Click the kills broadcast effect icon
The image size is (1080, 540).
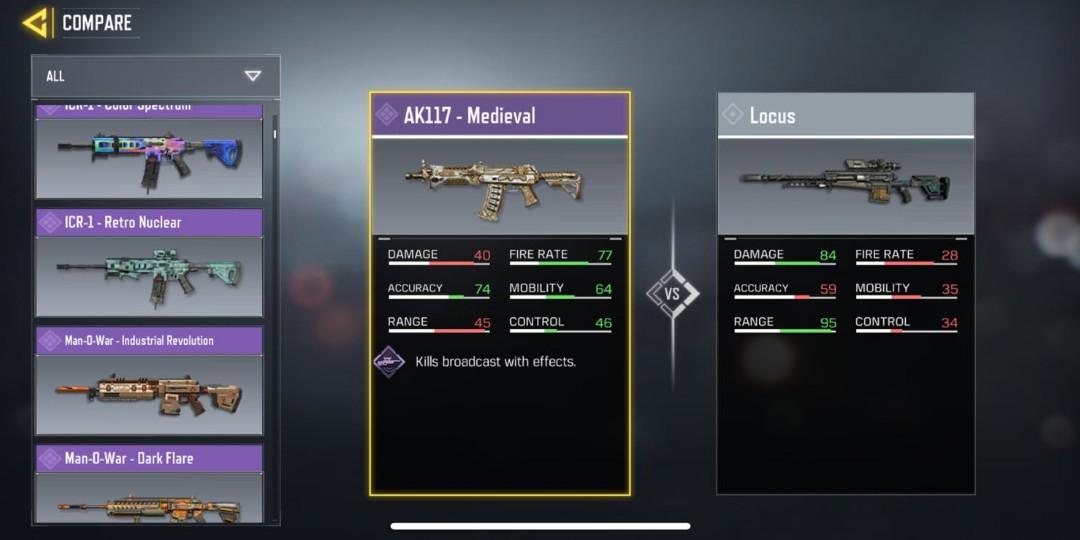pos(389,362)
